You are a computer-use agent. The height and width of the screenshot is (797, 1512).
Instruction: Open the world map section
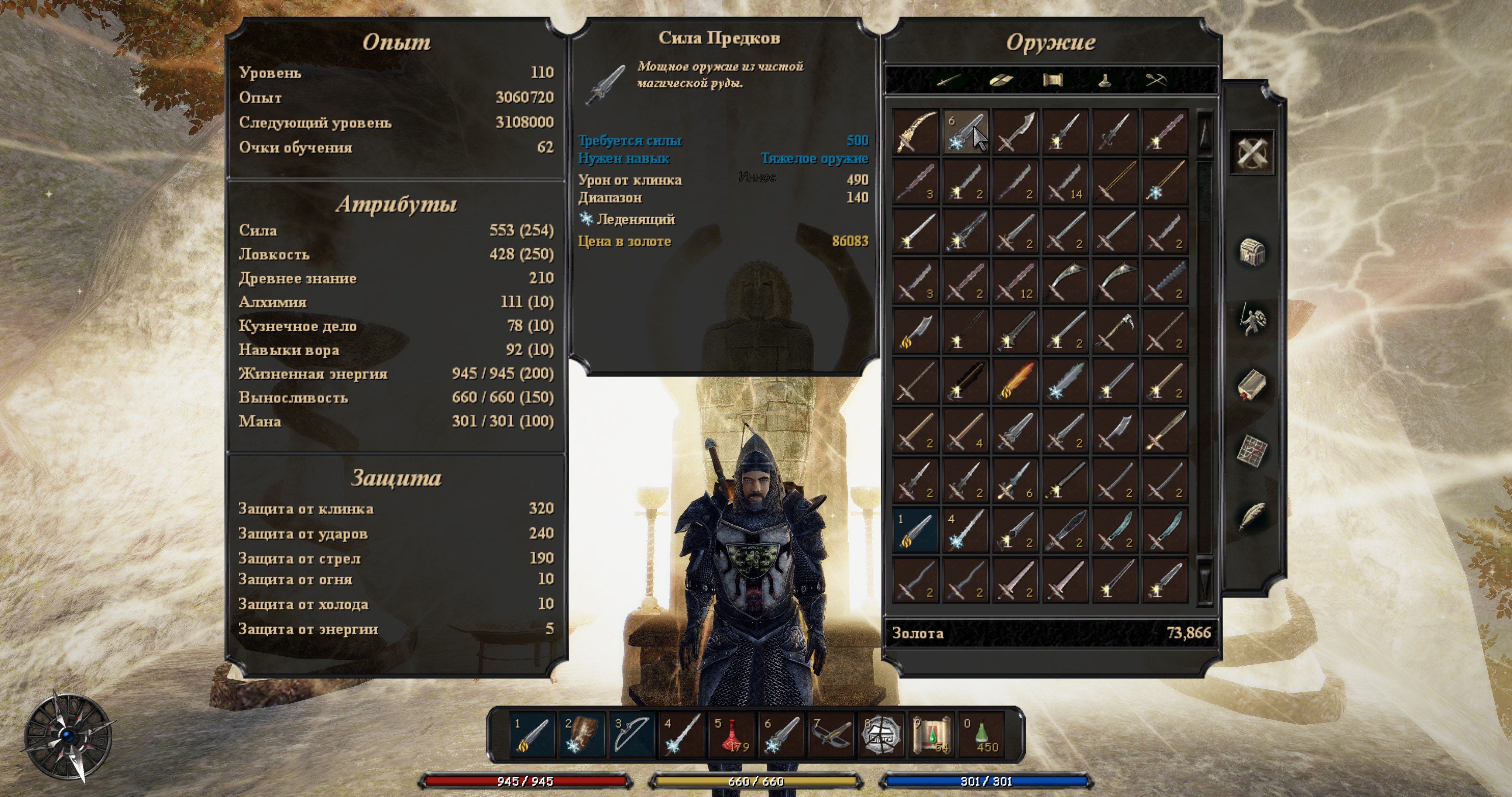point(1251,451)
